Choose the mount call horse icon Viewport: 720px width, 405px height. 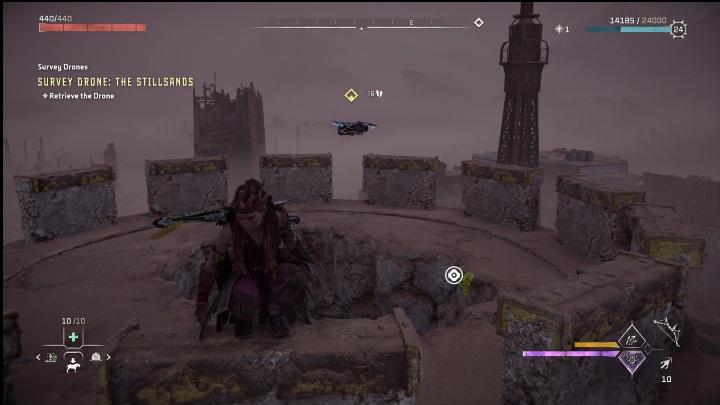click(x=73, y=366)
